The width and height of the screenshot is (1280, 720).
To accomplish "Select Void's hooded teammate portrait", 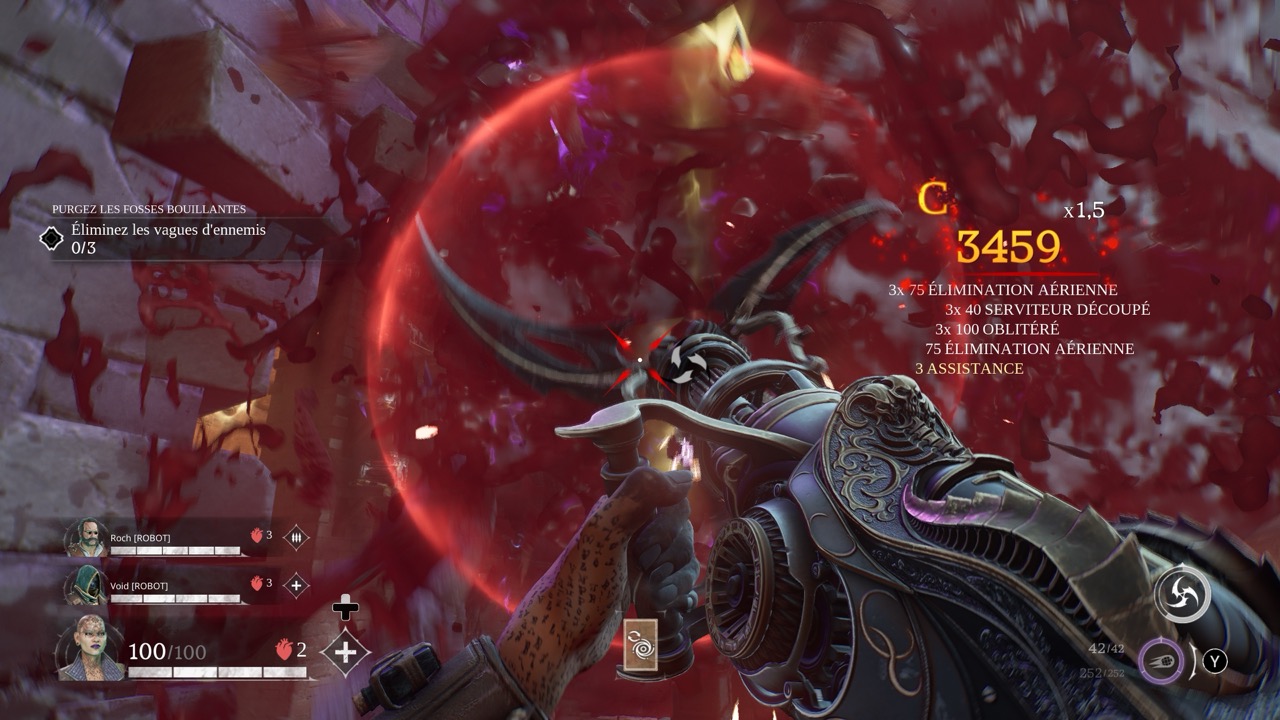I will click(85, 586).
